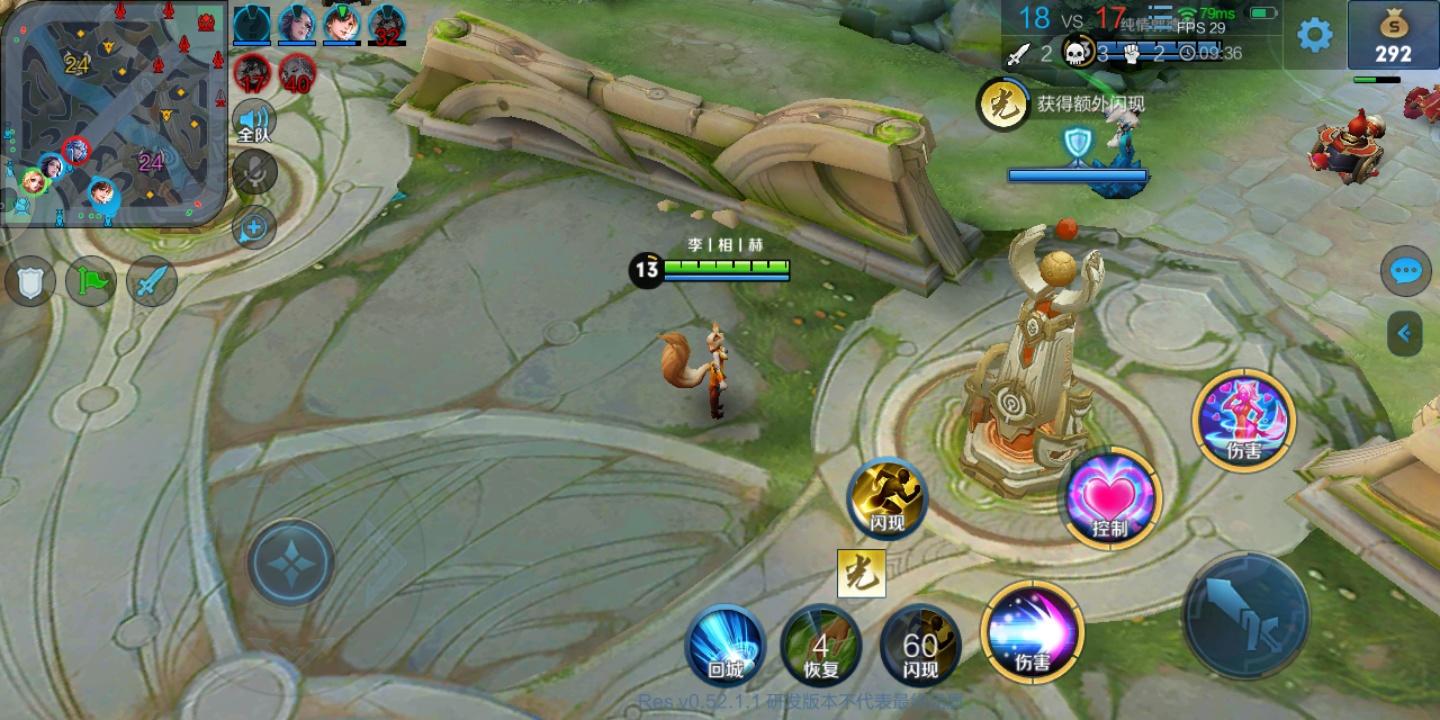This screenshot has height=720, width=1440.
Task: Tap the green flag gather signal
Action: (x=89, y=281)
